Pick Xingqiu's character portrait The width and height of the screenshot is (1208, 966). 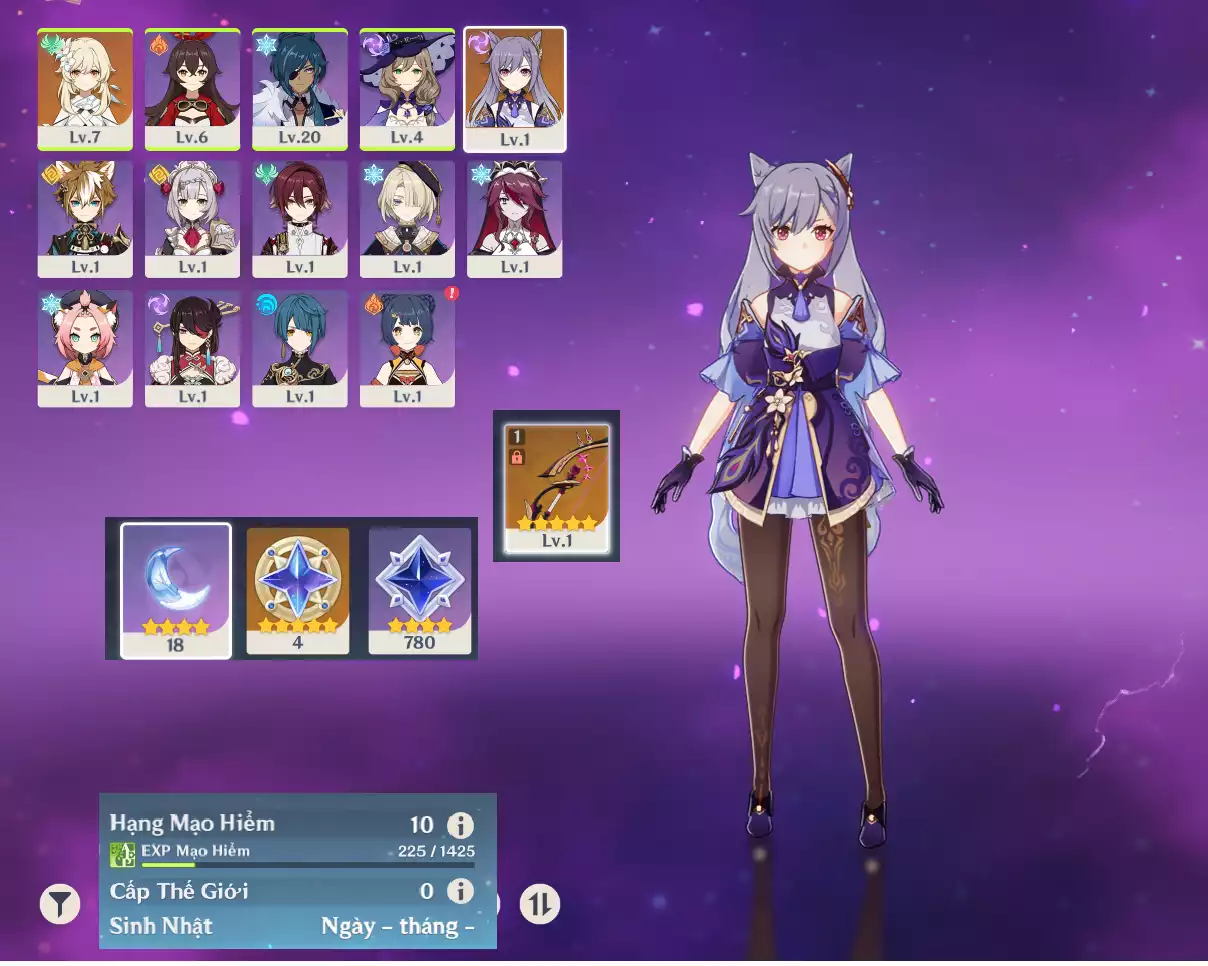pyautogui.click(x=300, y=349)
